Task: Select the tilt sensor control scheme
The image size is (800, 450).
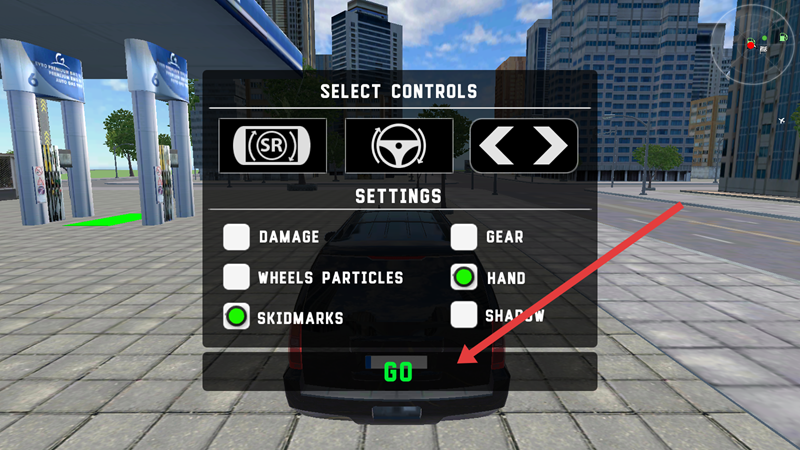Action: (273, 146)
